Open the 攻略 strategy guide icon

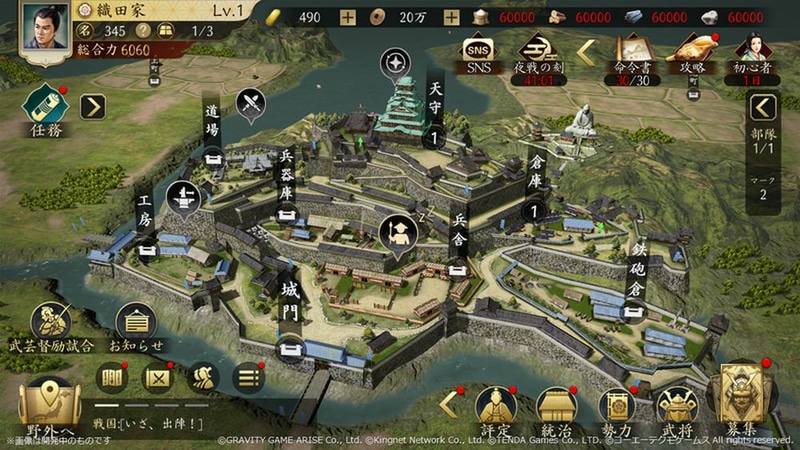coord(693,54)
